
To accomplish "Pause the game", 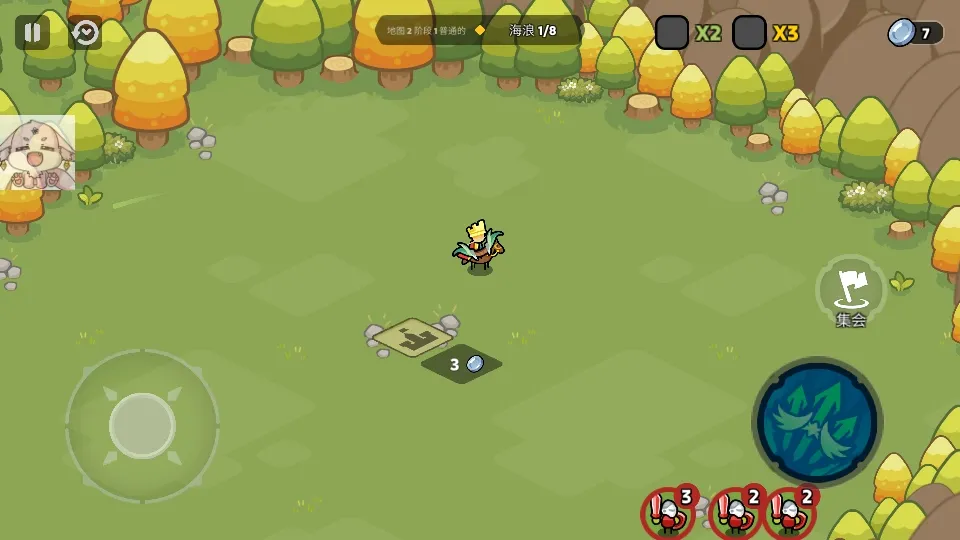I will [x=32, y=33].
